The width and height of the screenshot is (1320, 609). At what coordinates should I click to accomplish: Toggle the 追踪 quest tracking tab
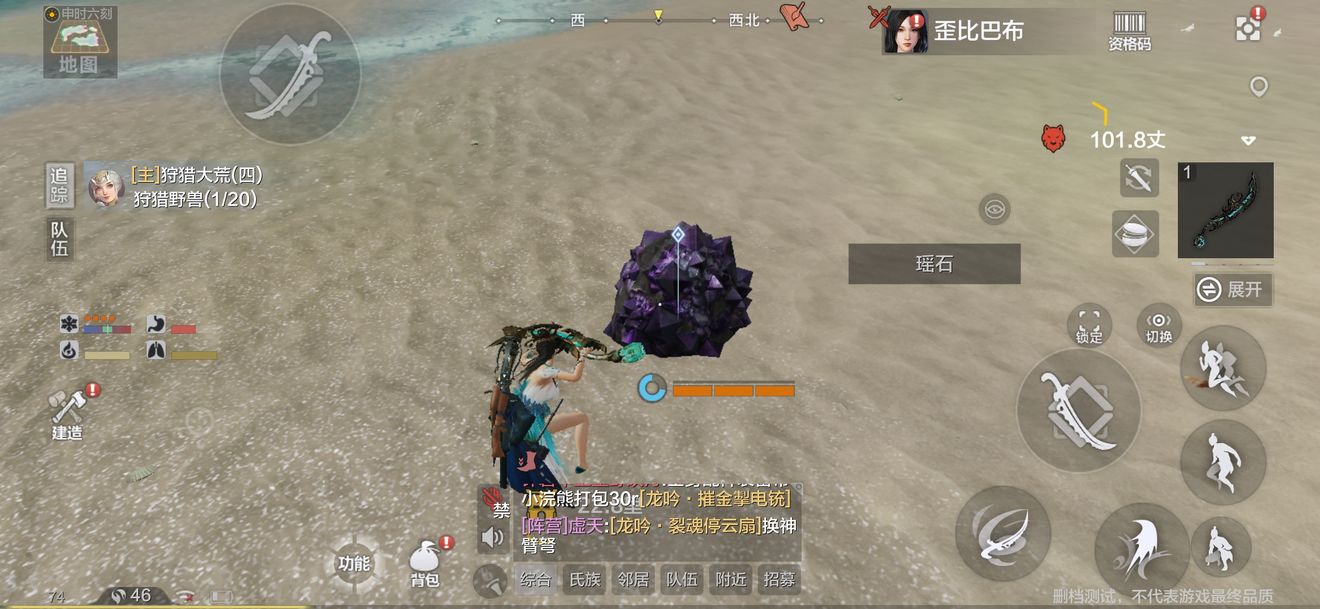coord(60,185)
